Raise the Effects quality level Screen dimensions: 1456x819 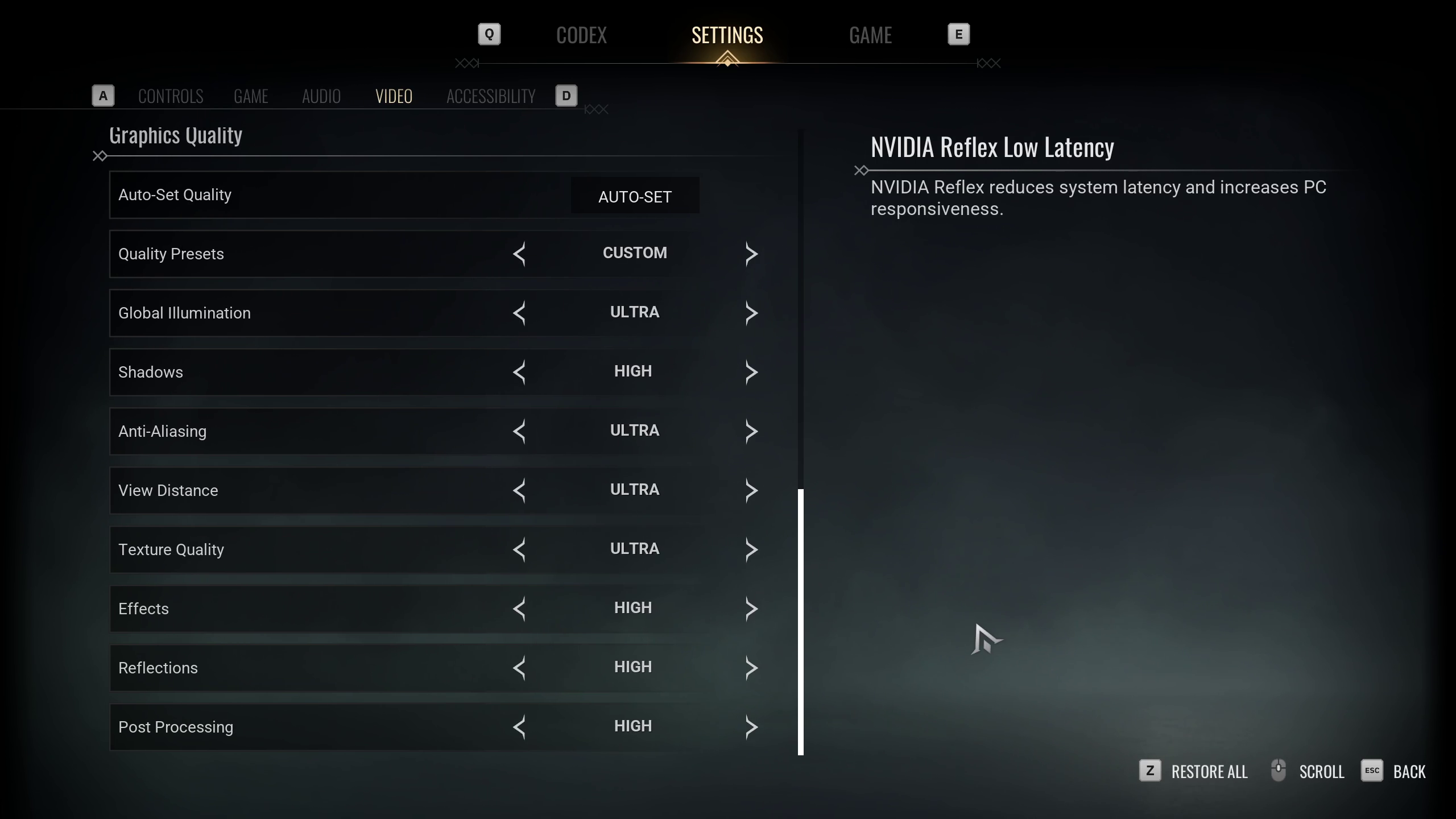pos(751,609)
